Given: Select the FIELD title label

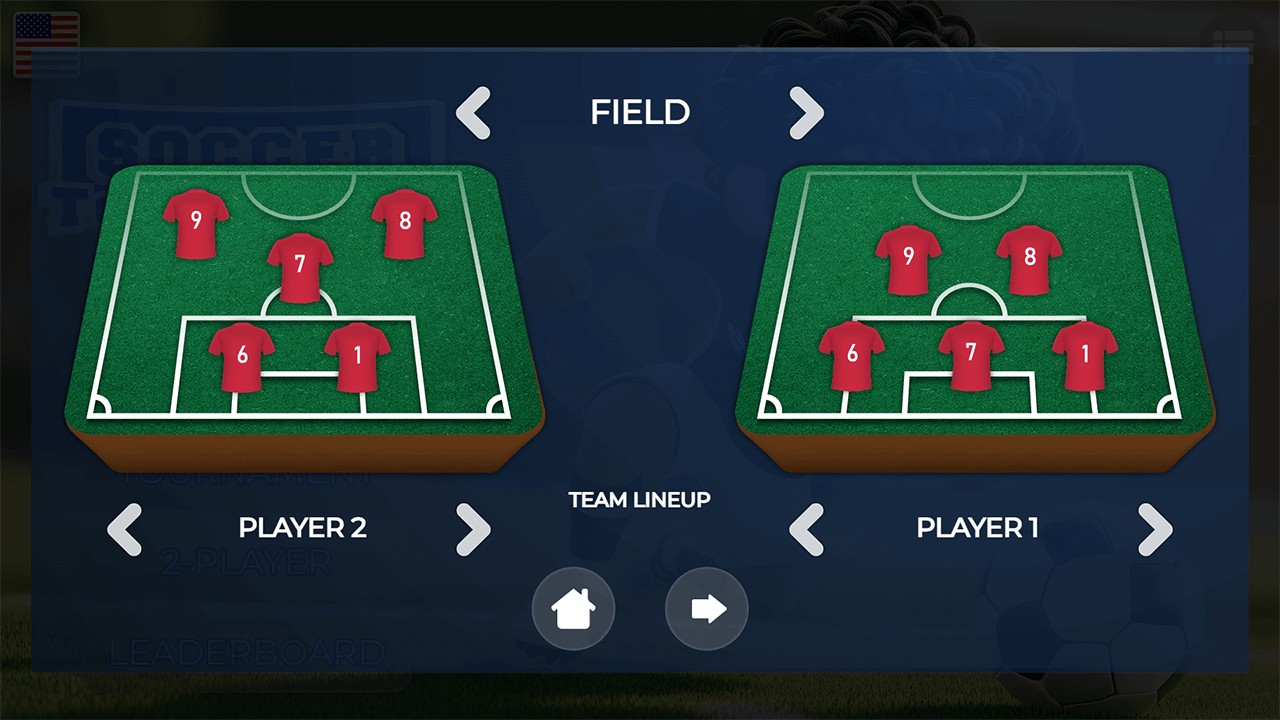Looking at the screenshot, I should [640, 113].
